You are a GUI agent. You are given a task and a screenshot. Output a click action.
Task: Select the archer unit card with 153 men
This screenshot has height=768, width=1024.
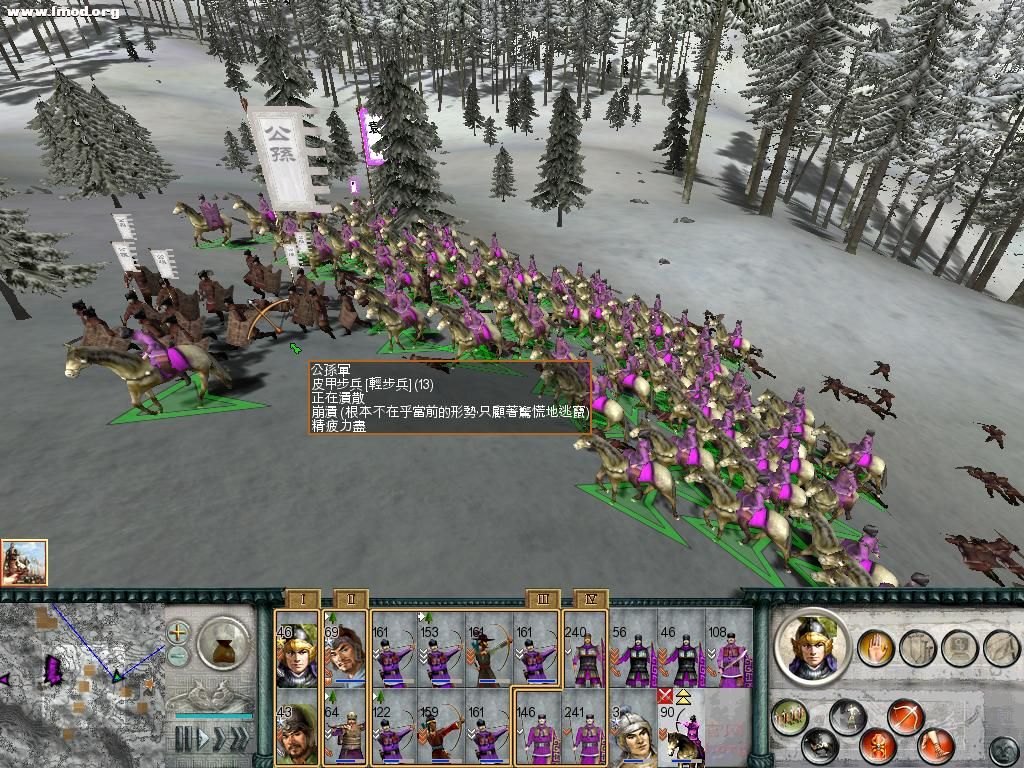pos(441,650)
